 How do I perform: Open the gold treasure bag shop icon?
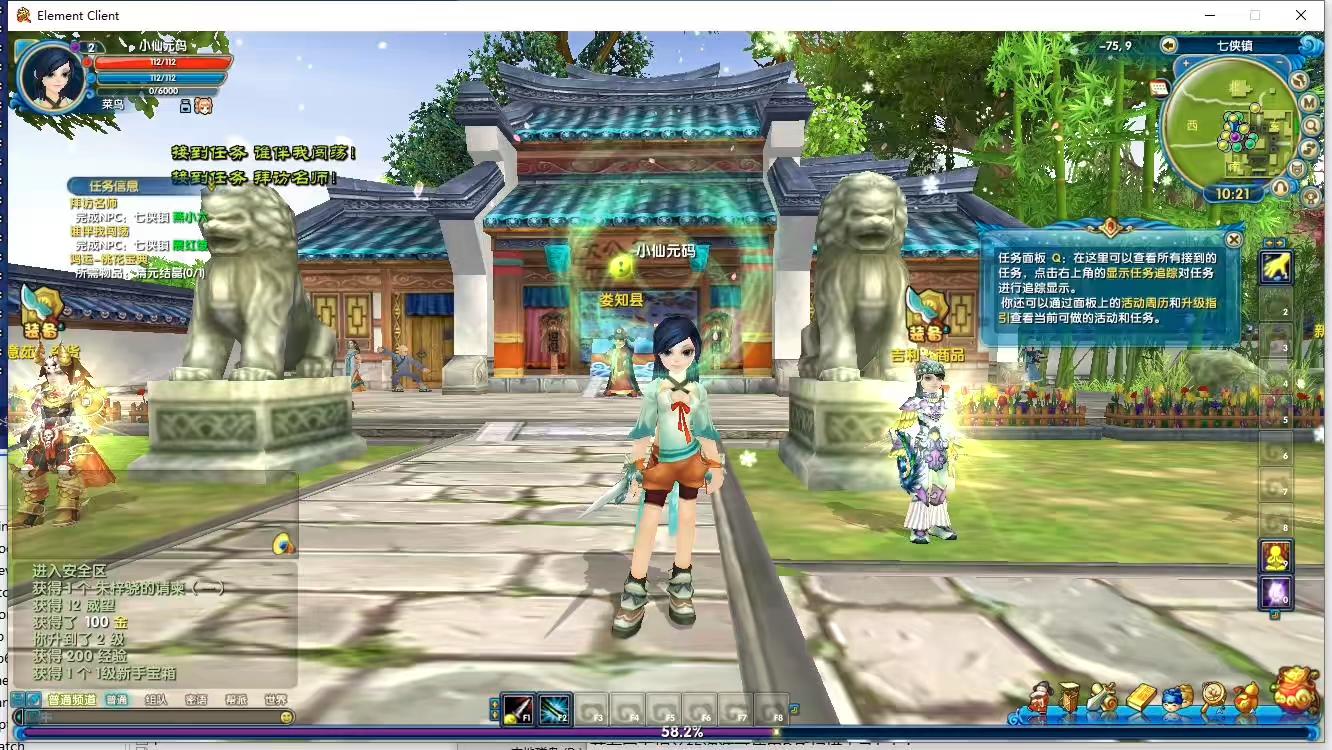tap(1295, 689)
